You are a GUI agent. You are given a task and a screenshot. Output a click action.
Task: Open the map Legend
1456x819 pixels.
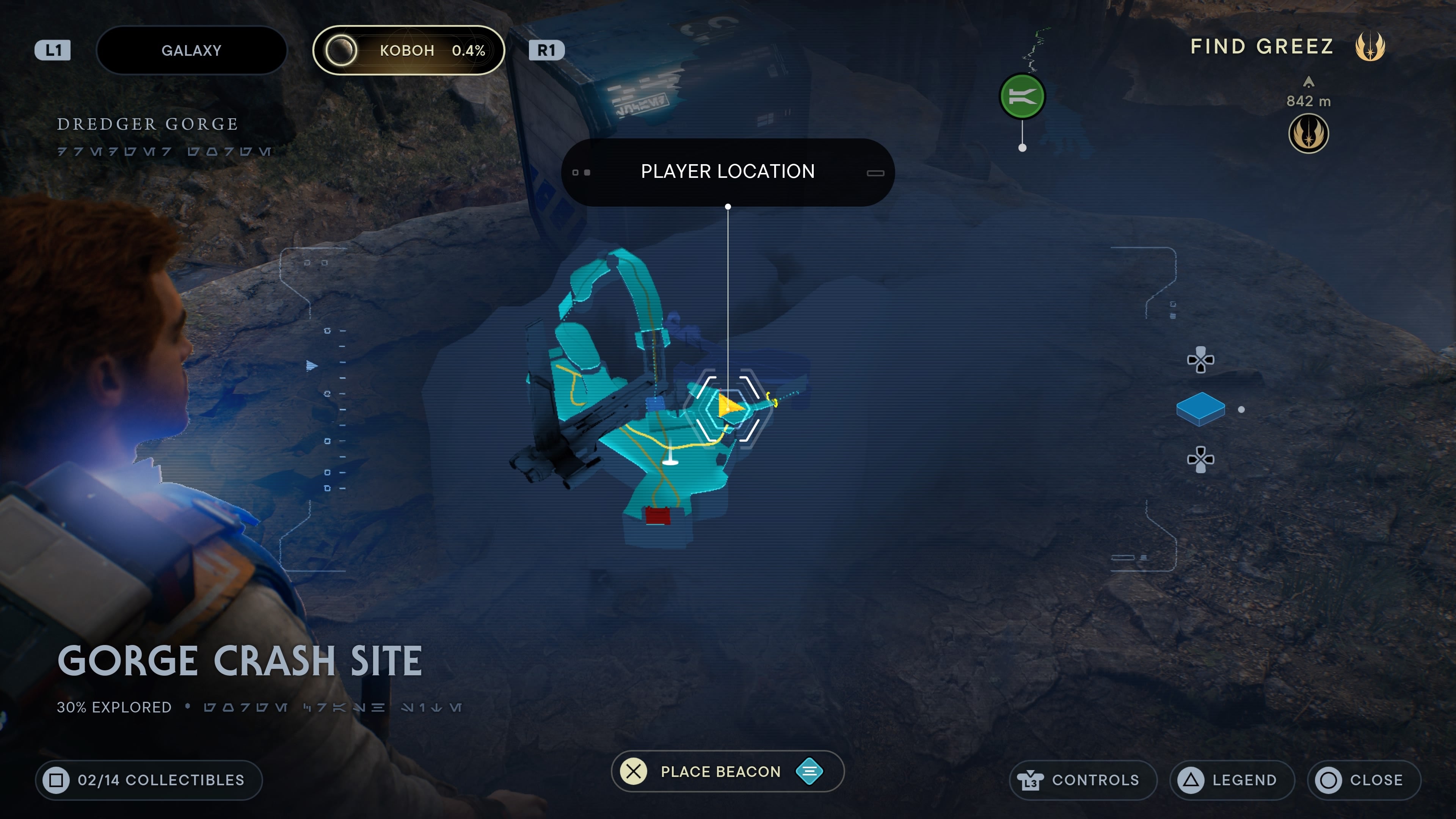tap(1232, 780)
